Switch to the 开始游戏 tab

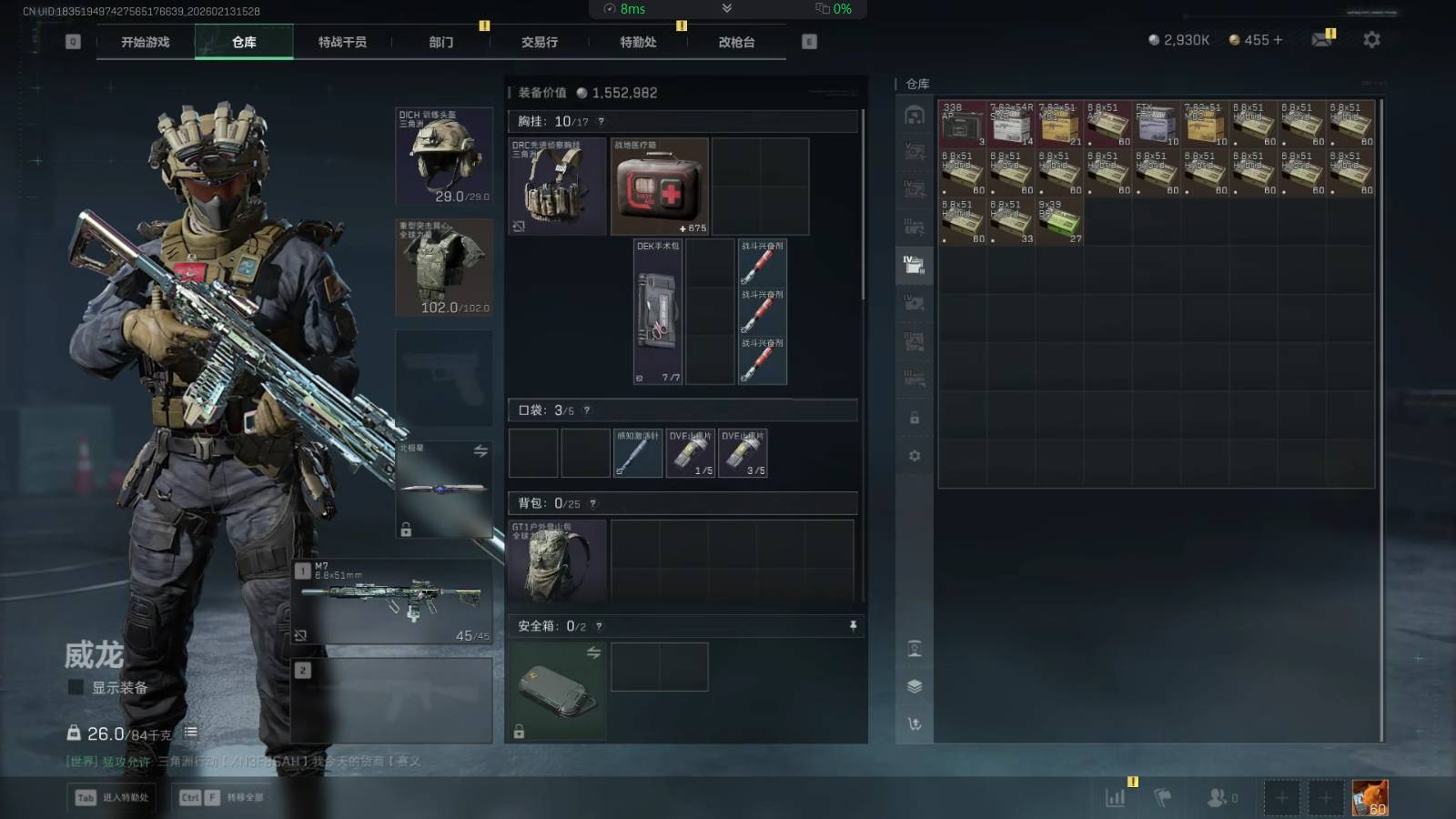[146, 42]
